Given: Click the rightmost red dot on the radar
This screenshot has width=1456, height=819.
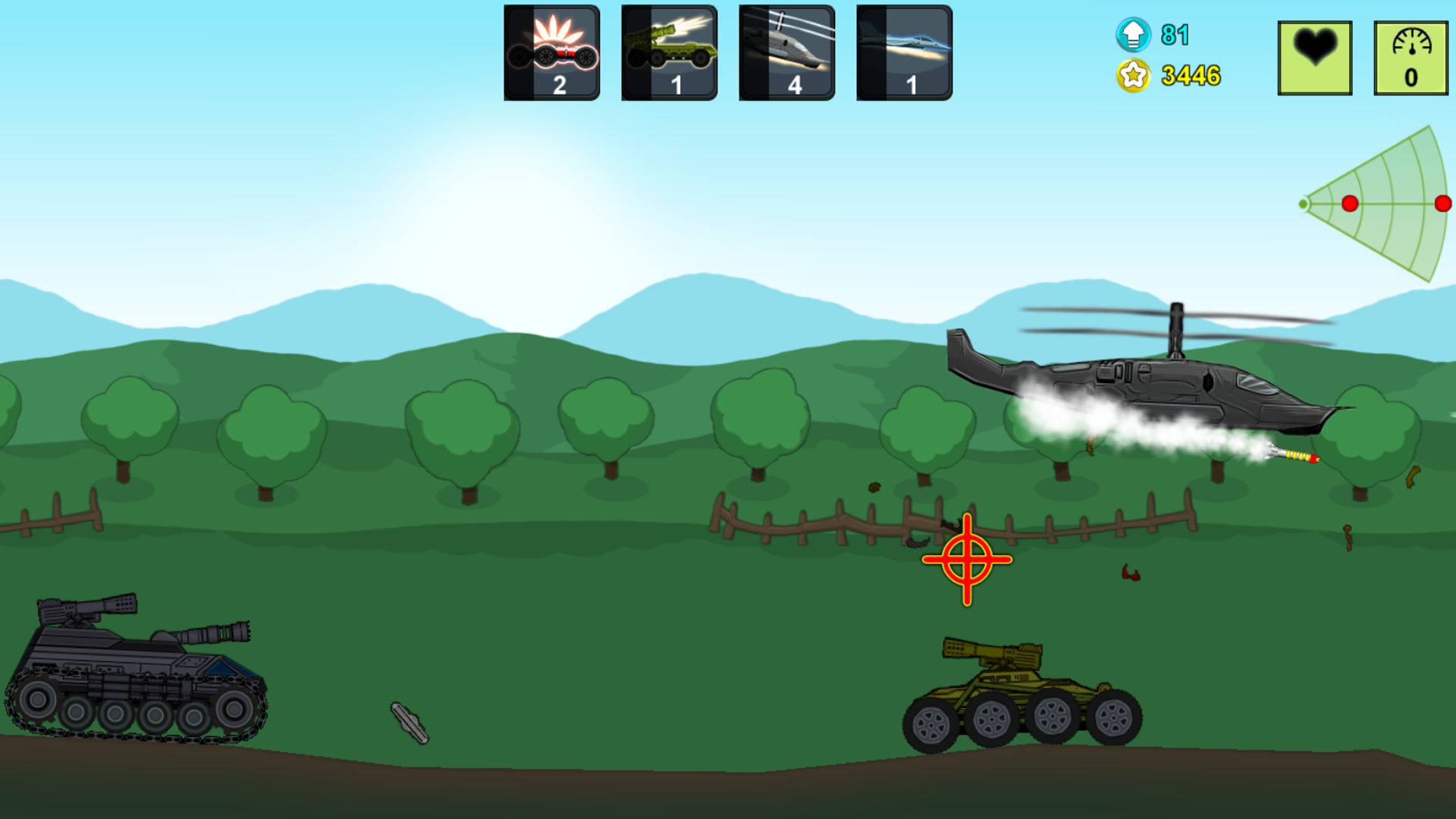Looking at the screenshot, I should click(1443, 202).
